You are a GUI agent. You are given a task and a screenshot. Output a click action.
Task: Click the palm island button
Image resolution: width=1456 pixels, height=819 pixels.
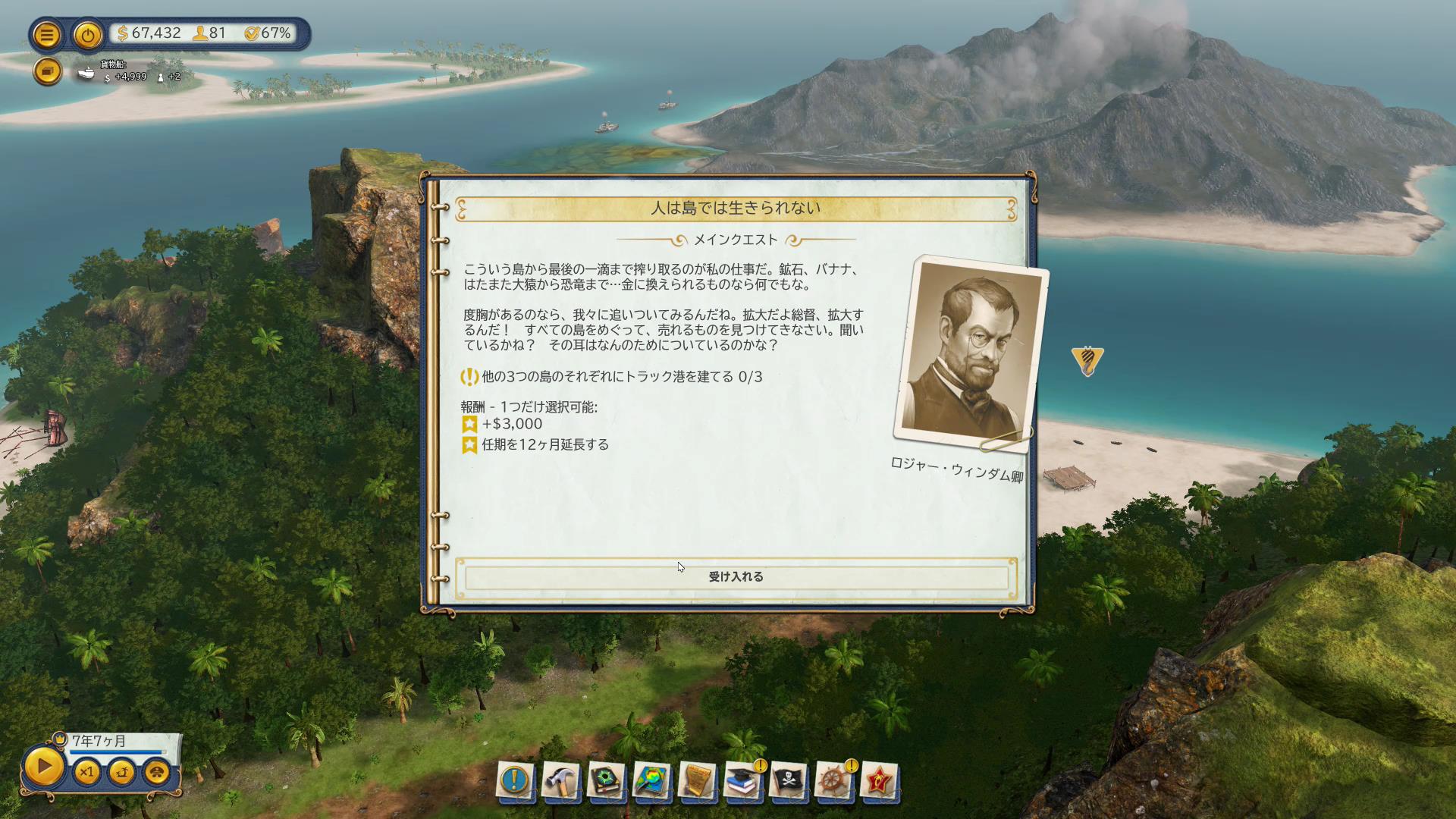click(122, 773)
